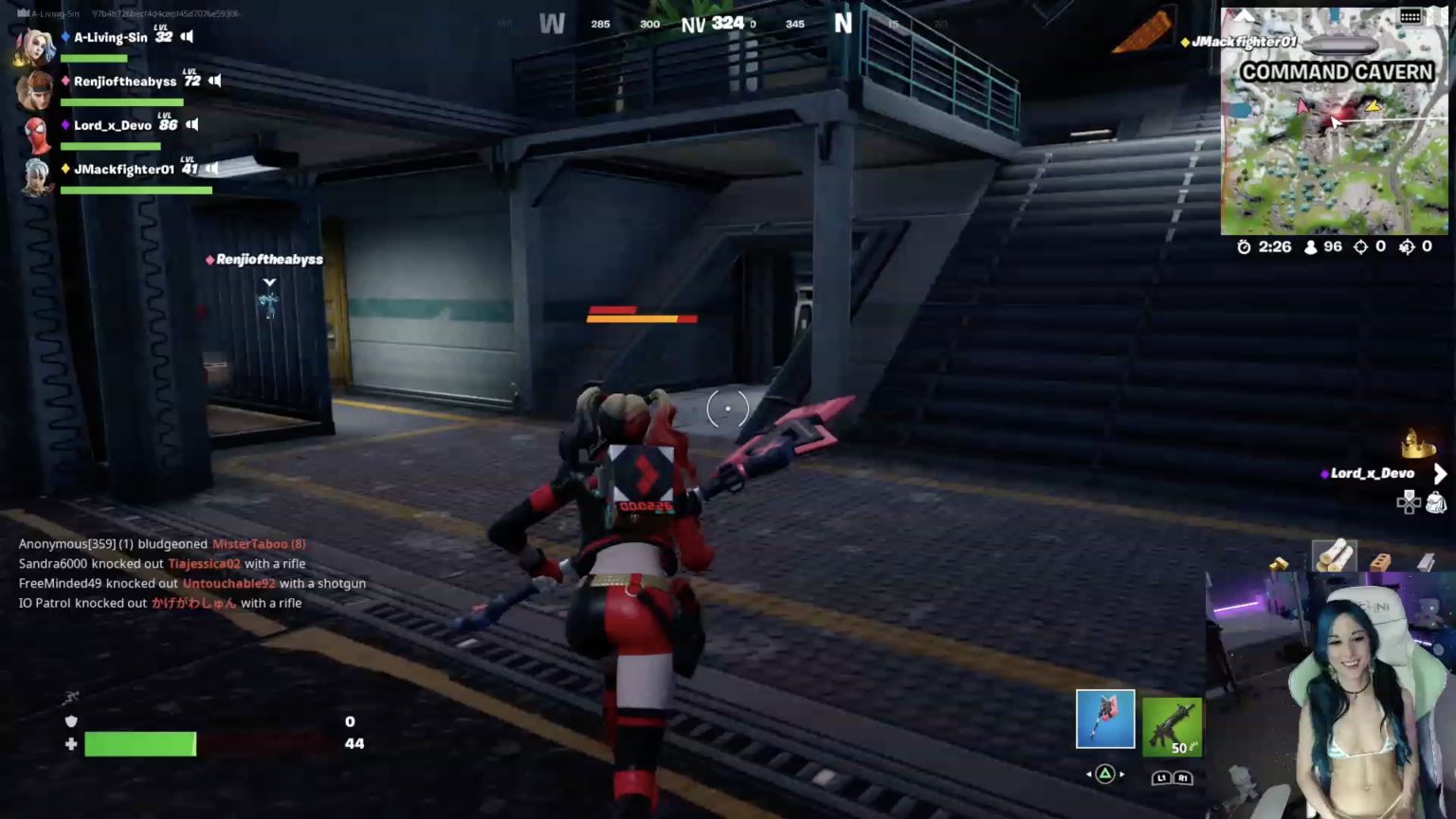Select the gold bars icon
This screenshot has height=819, width=1456.
click(x=1280, y=564)
